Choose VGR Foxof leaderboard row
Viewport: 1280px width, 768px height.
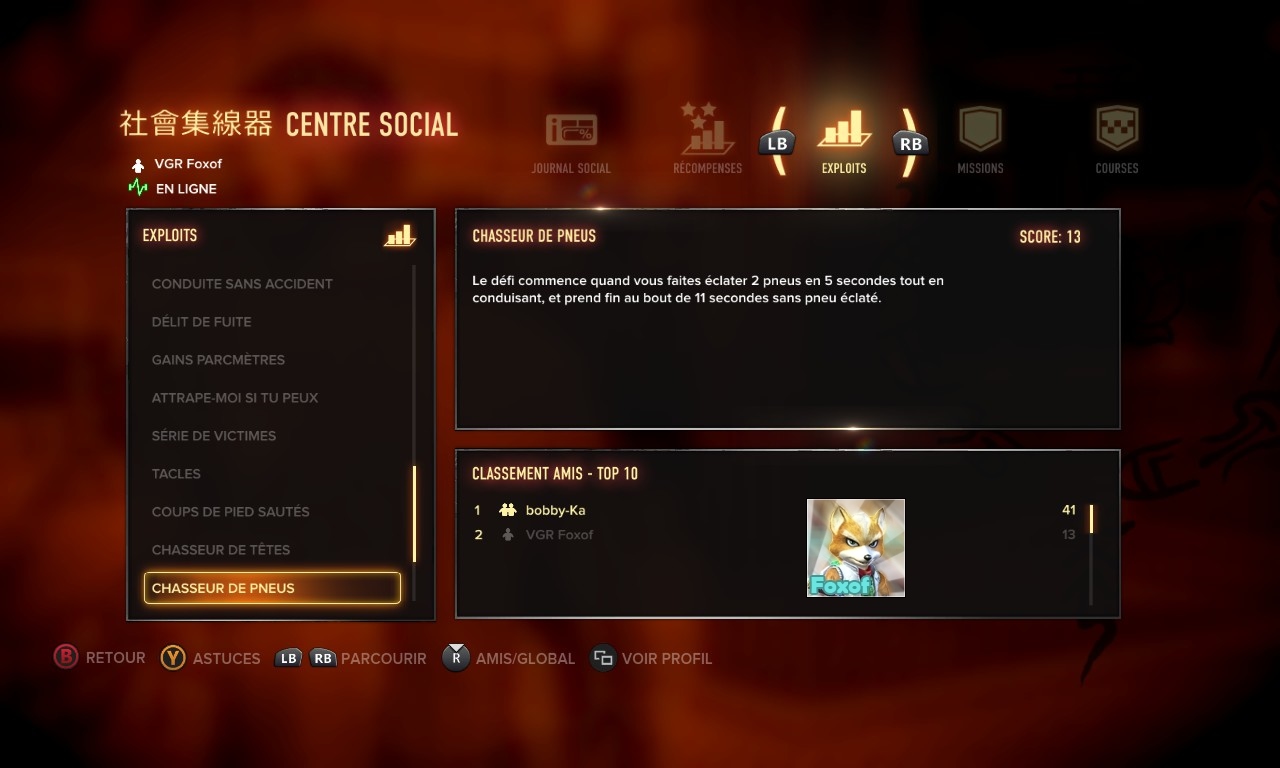[559, 535]
